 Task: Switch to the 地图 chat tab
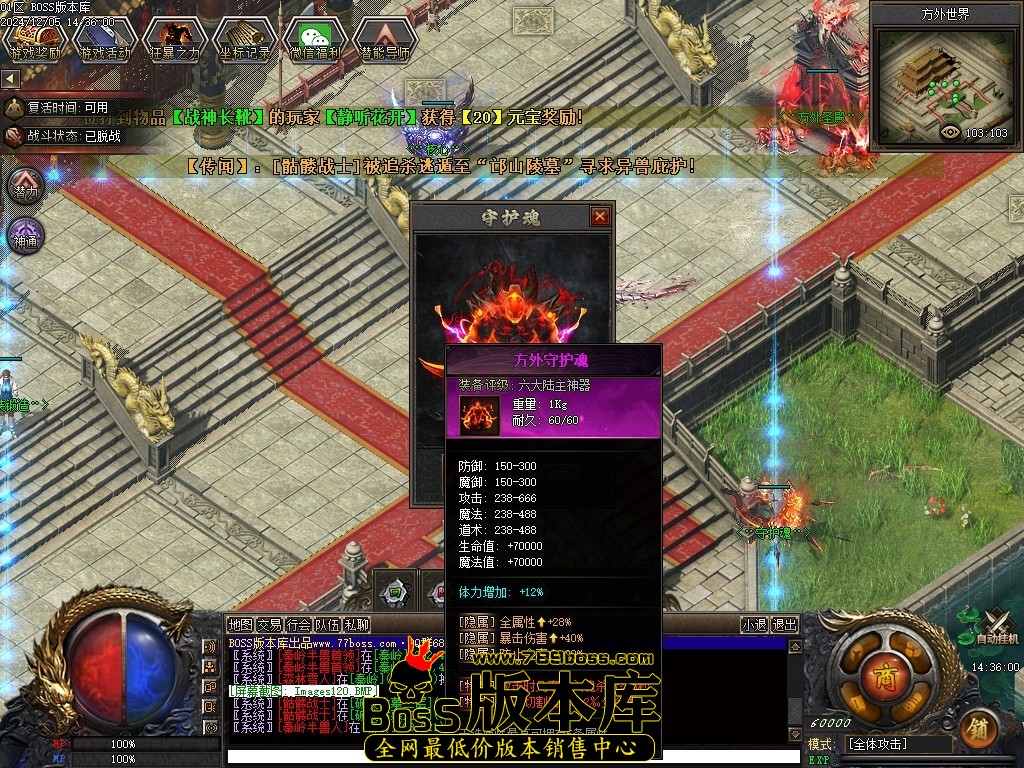(x=240, y=625)
